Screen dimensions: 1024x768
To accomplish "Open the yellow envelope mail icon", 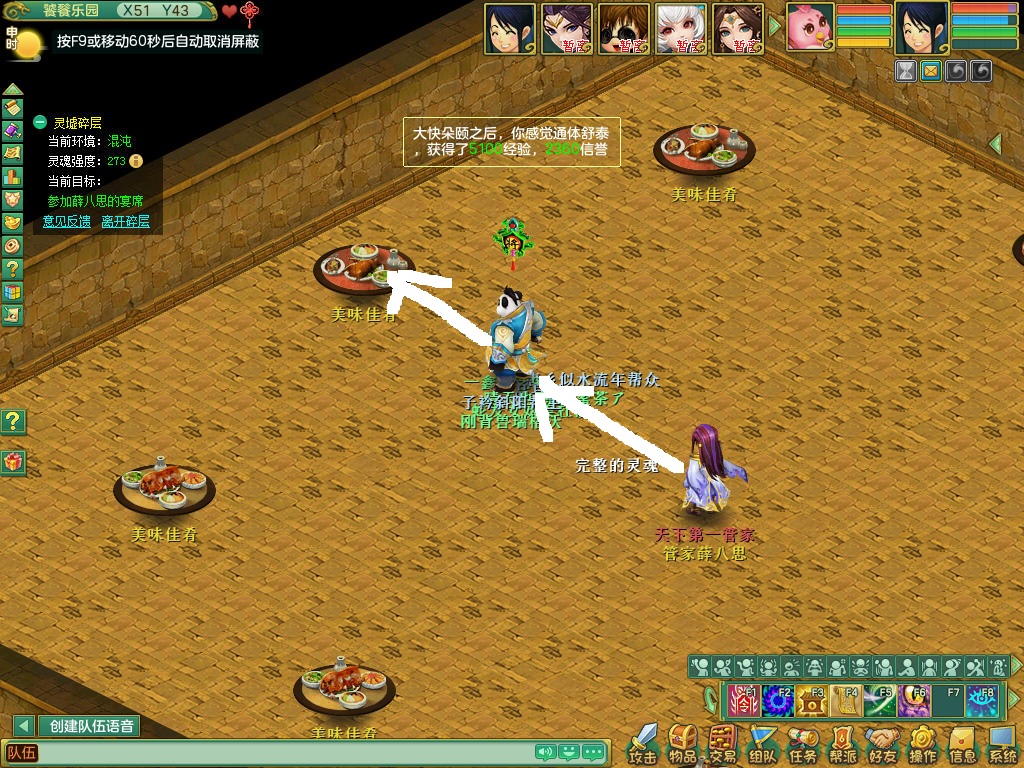I will (931, 71).
